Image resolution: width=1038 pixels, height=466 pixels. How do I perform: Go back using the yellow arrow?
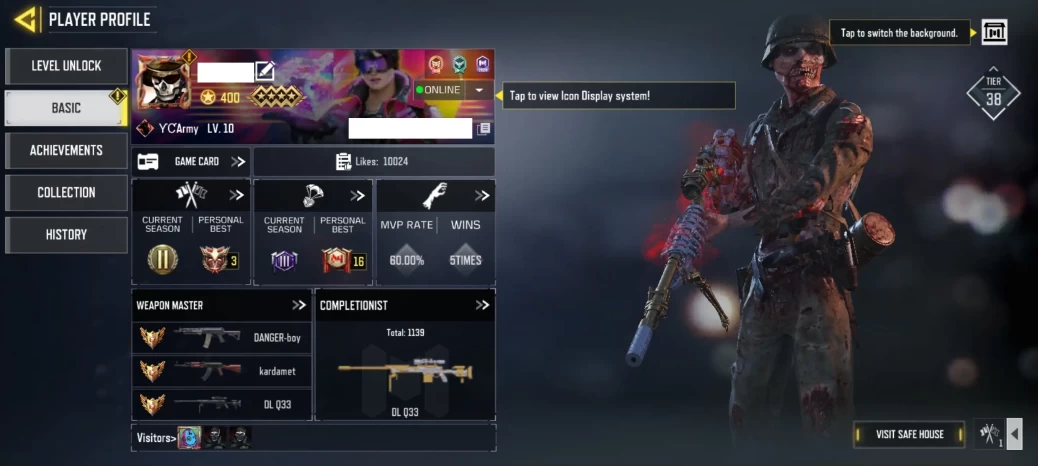pos(26,19)
